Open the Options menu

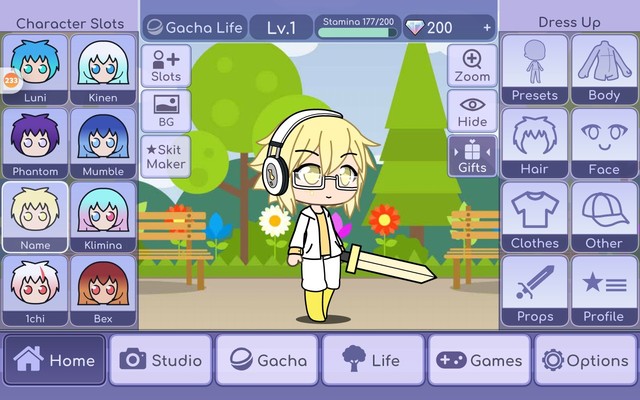pyautogui.click(x=585, y=360)
